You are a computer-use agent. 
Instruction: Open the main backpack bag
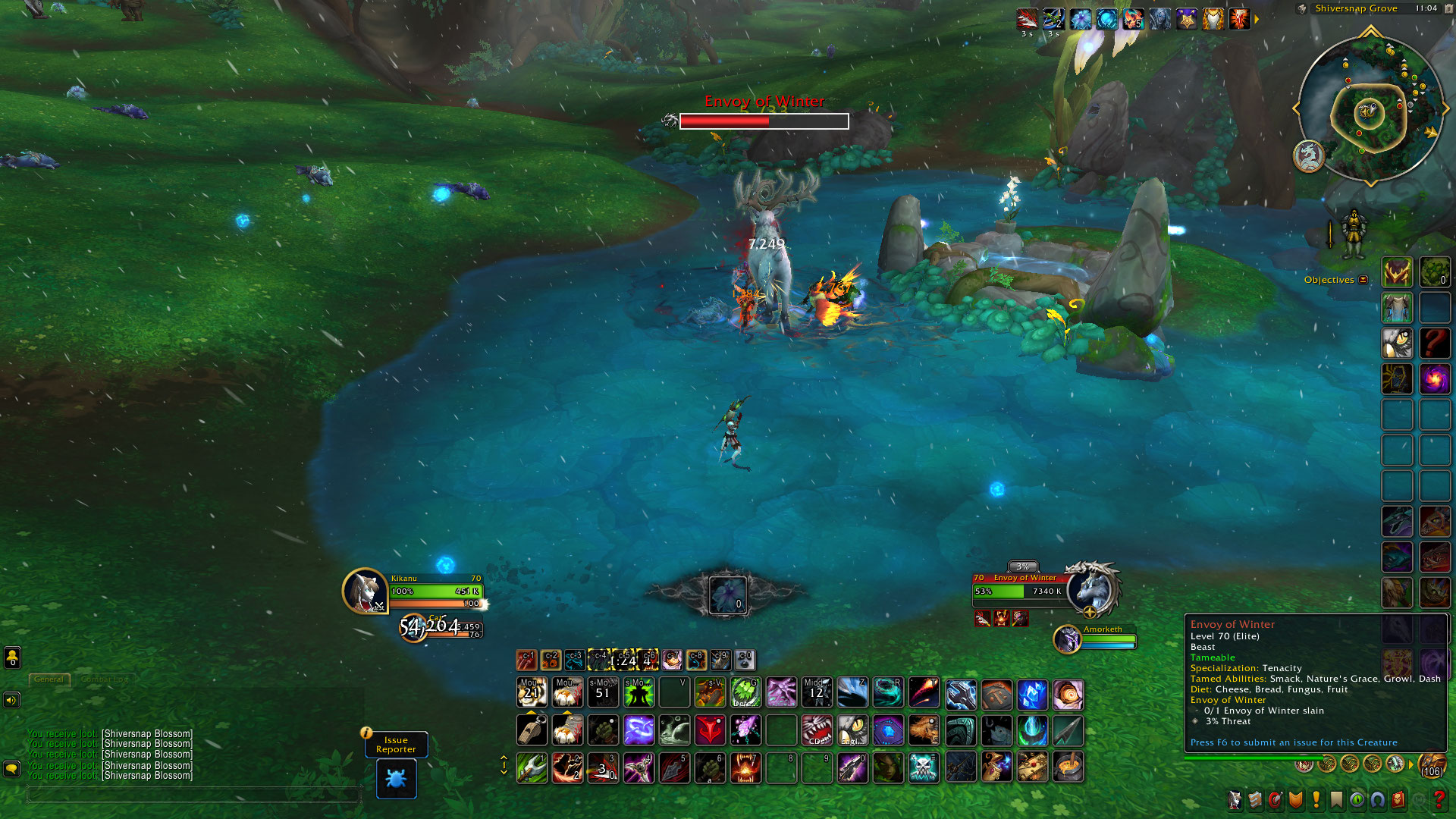click(1432, 766)
